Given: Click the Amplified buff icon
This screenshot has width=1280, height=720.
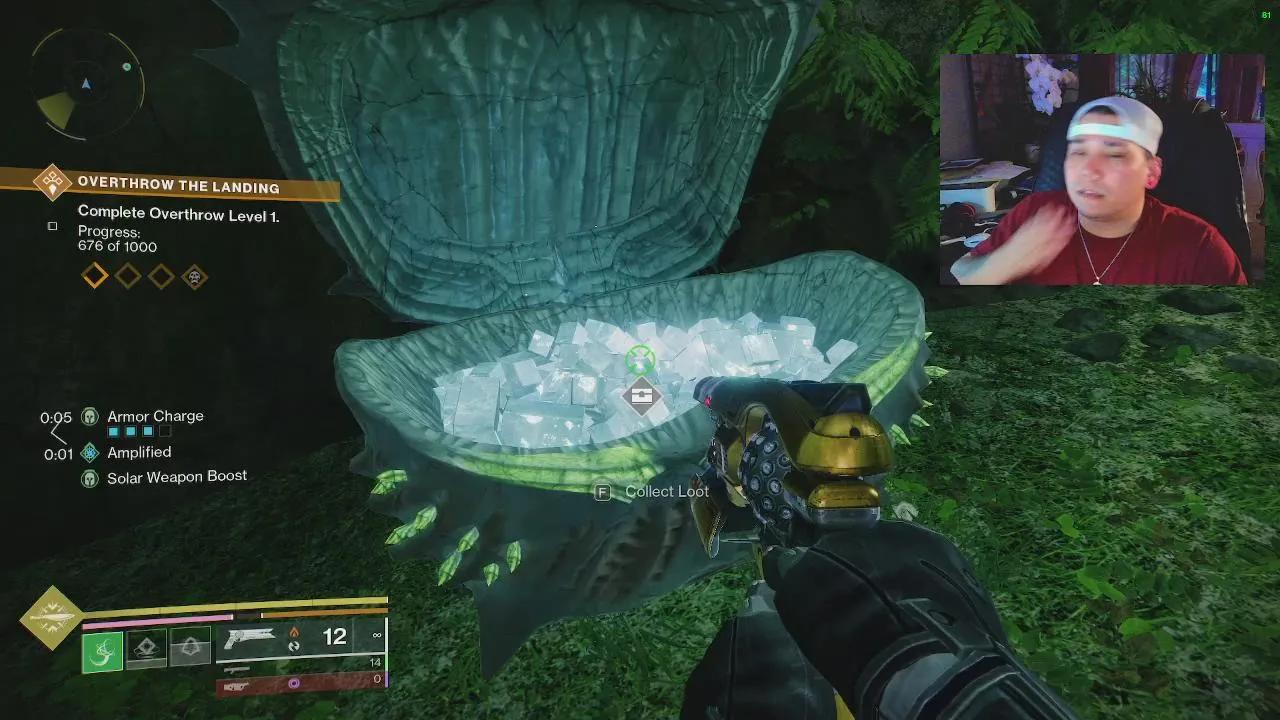Looking at the screenshot, I should (x=90, y=453).
